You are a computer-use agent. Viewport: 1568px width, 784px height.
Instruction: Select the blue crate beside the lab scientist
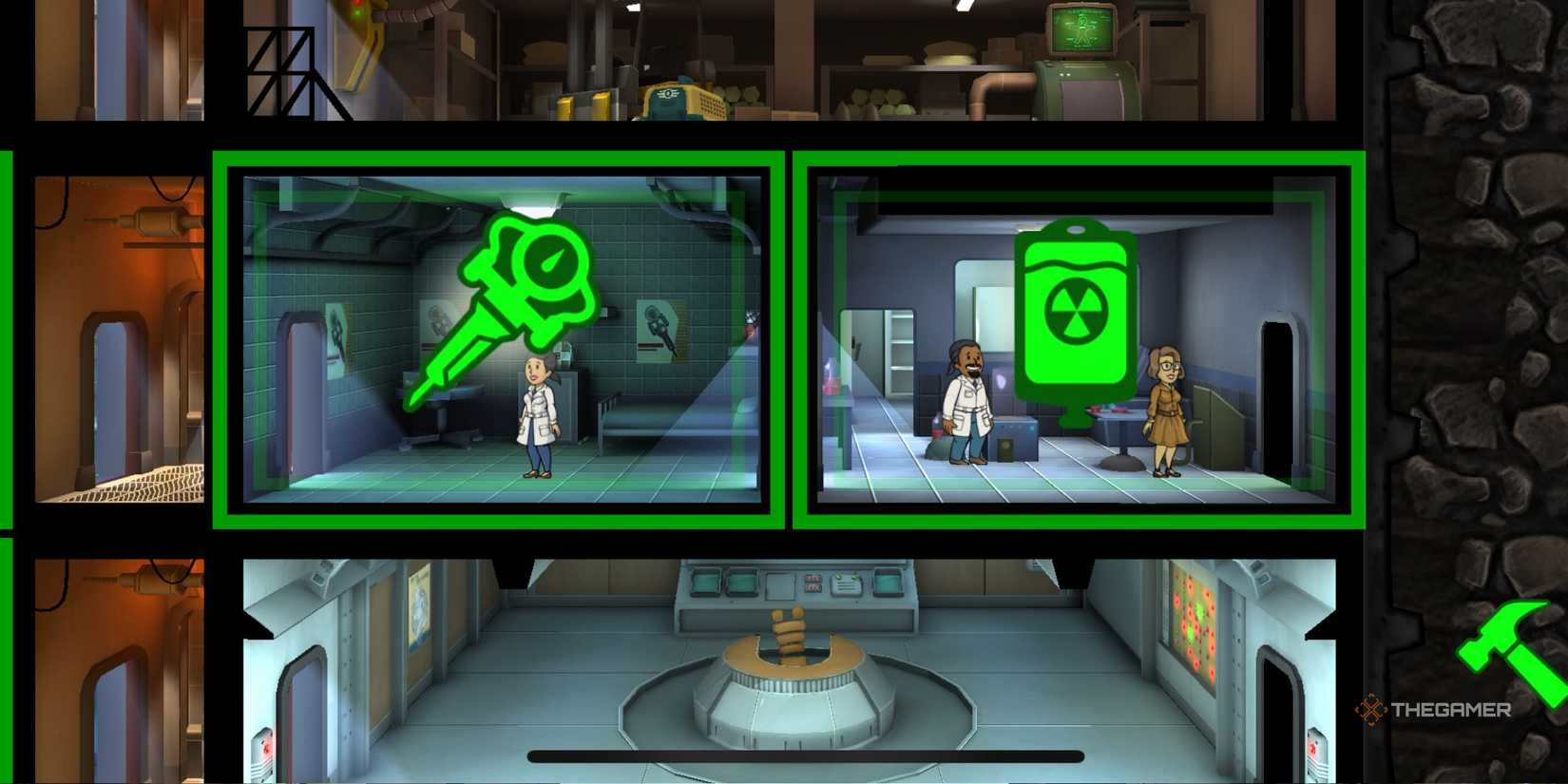[x=1014, y=437]
